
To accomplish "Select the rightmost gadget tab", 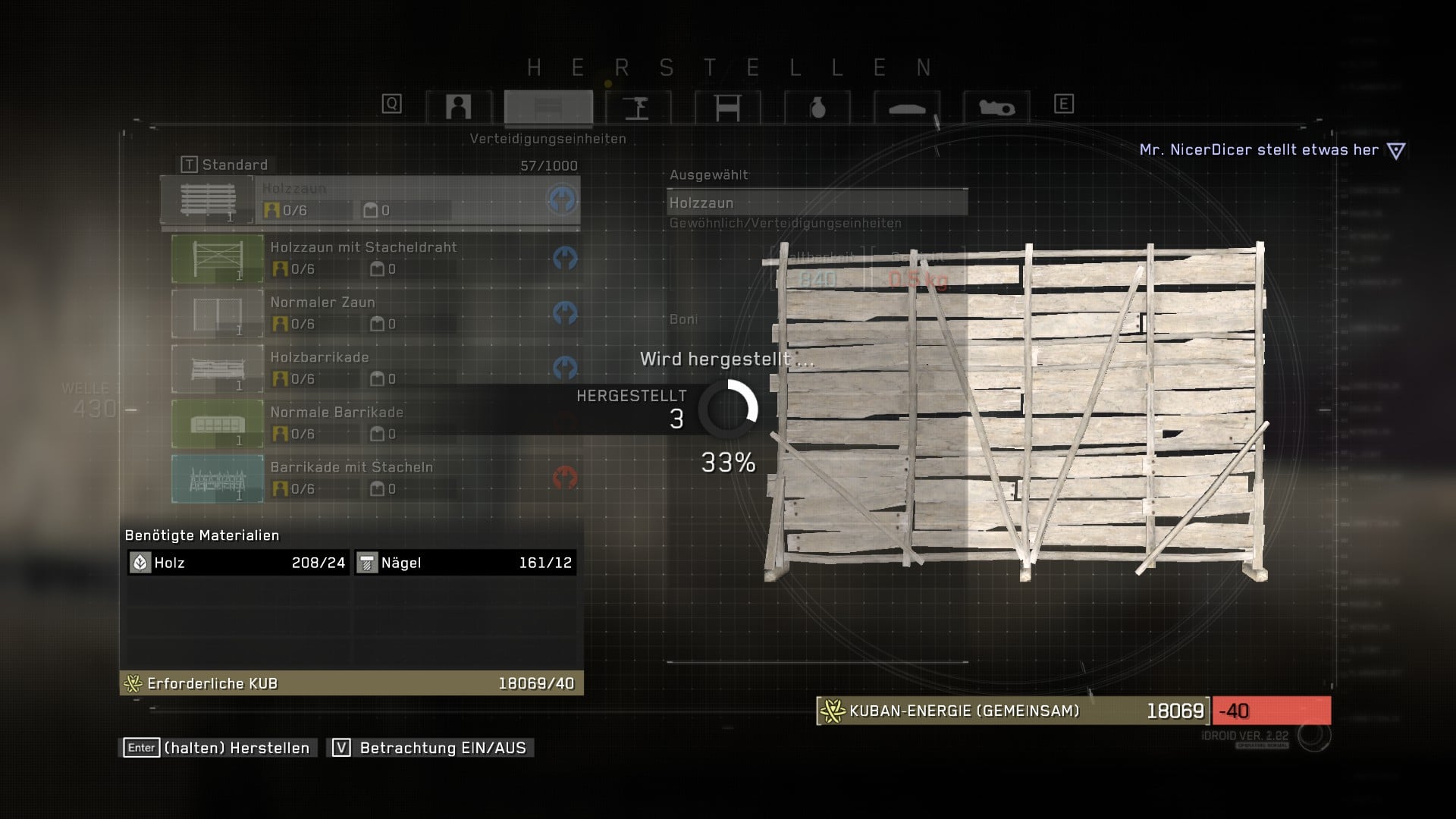I will coord(996,107).
